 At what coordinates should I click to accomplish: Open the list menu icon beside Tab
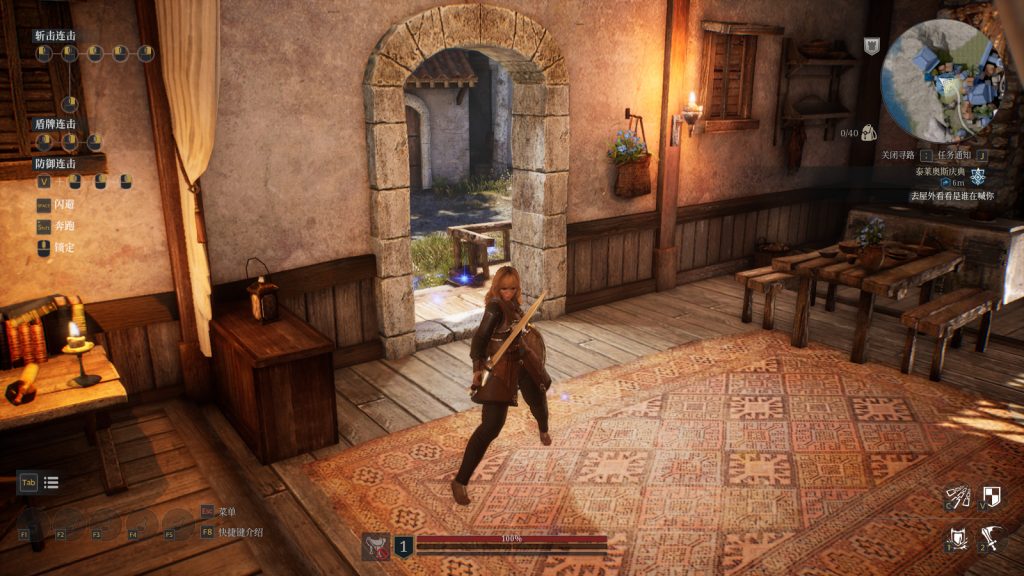(x=51, y=483)
